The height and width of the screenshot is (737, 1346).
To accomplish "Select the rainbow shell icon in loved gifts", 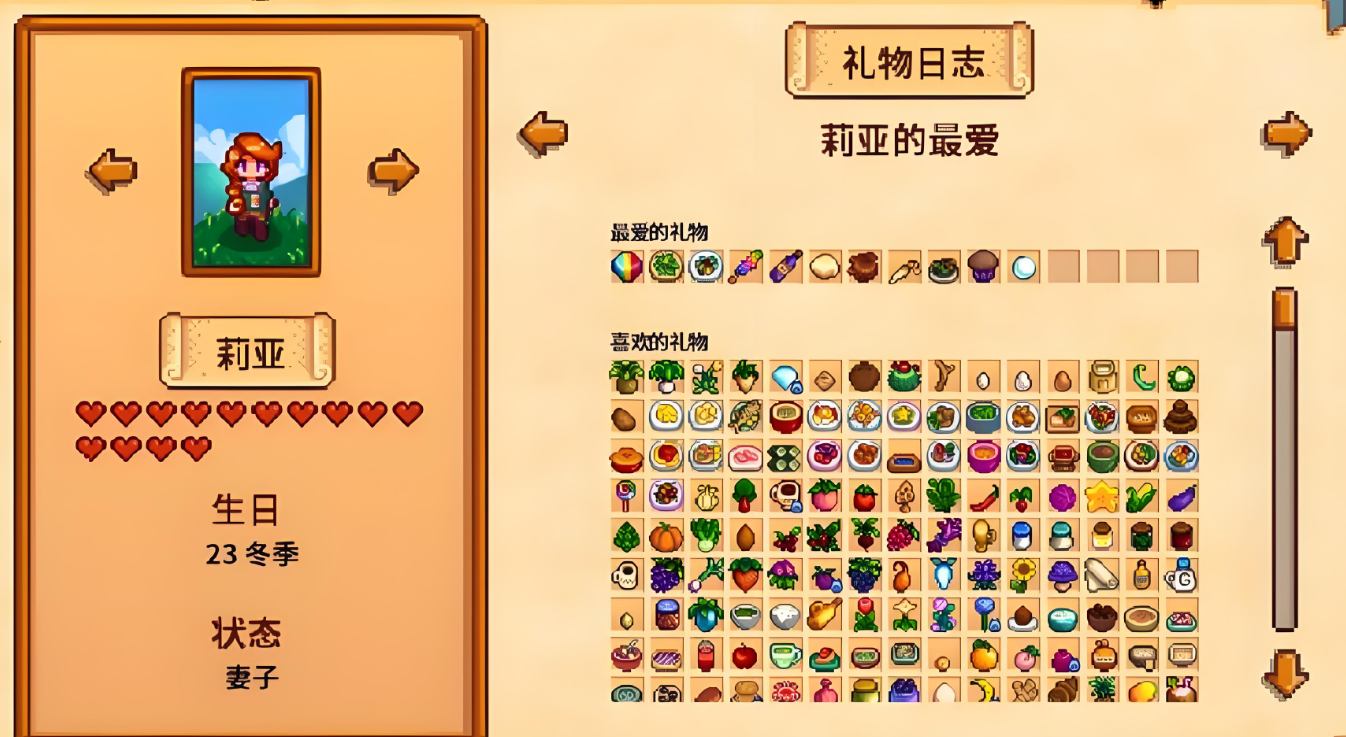I will [x=627, y=267].
